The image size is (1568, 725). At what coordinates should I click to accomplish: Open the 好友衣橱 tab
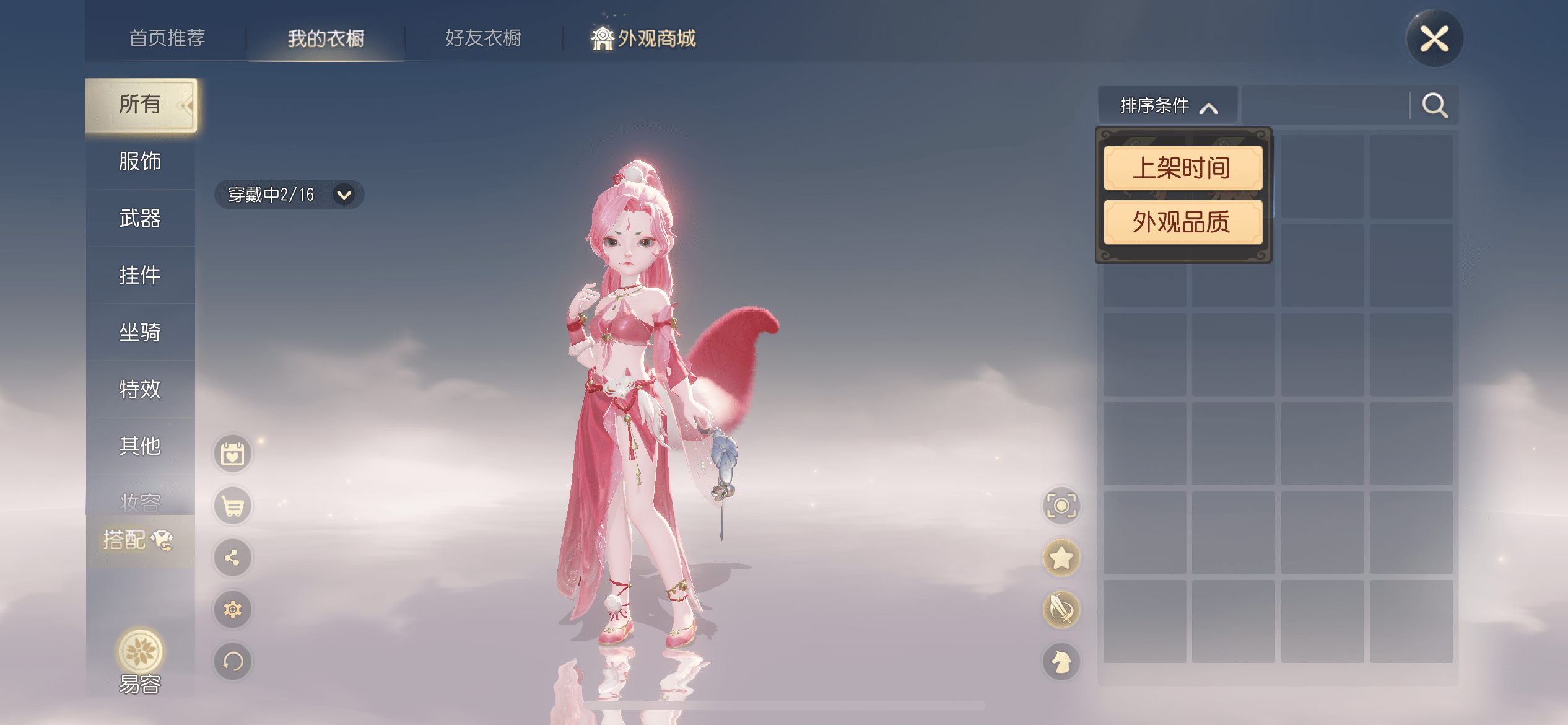tap(483, 38)
